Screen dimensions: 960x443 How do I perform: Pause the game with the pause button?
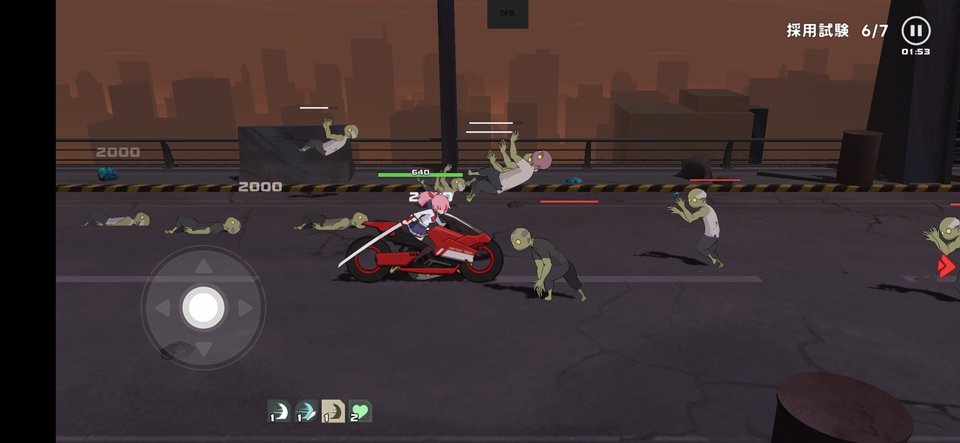click(x=915, y=30)
